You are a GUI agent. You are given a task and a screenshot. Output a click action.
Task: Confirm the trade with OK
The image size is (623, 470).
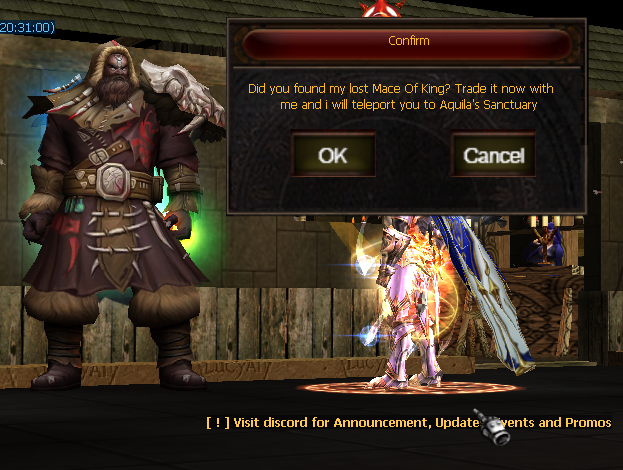click(x=333, y=155)
